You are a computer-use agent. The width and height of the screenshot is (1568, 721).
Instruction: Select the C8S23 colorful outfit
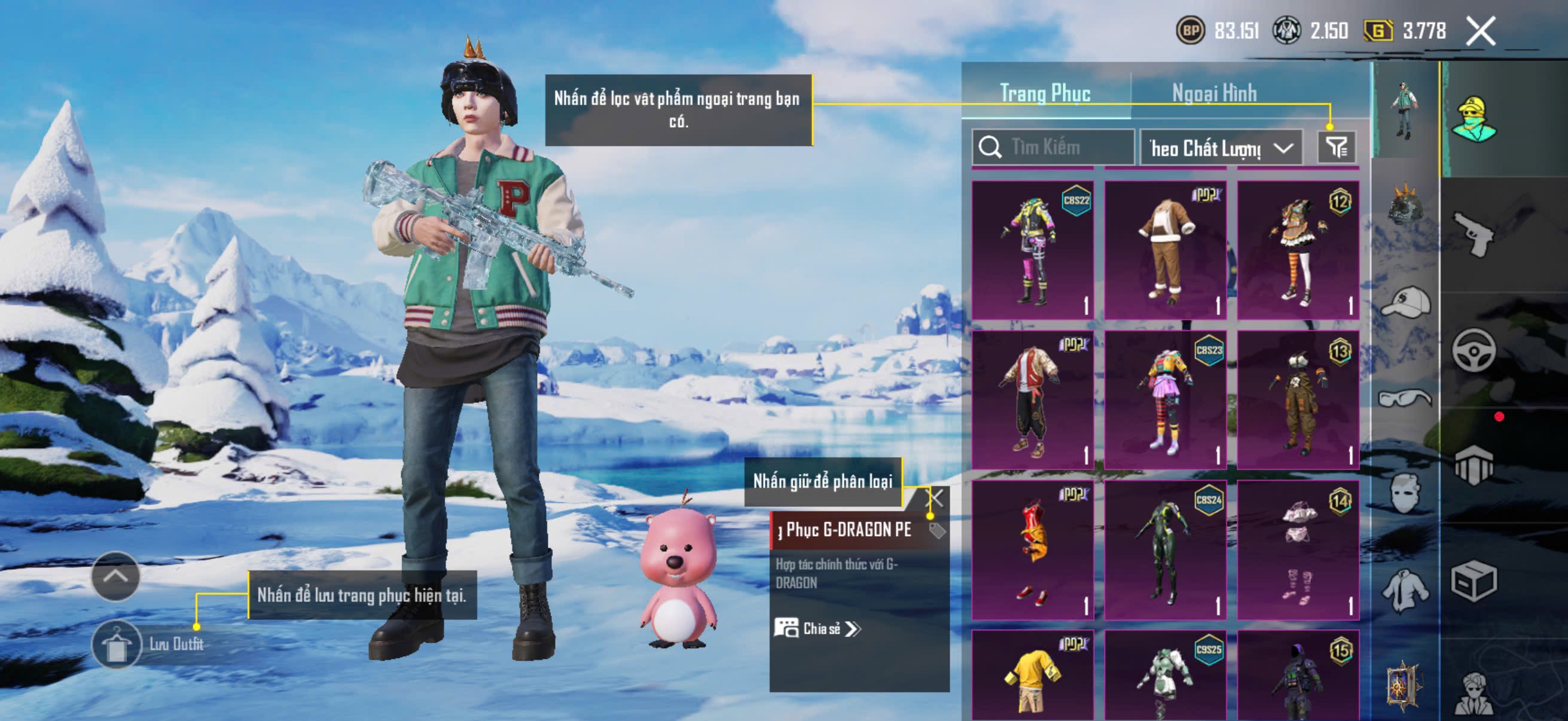coord(1165,400)
